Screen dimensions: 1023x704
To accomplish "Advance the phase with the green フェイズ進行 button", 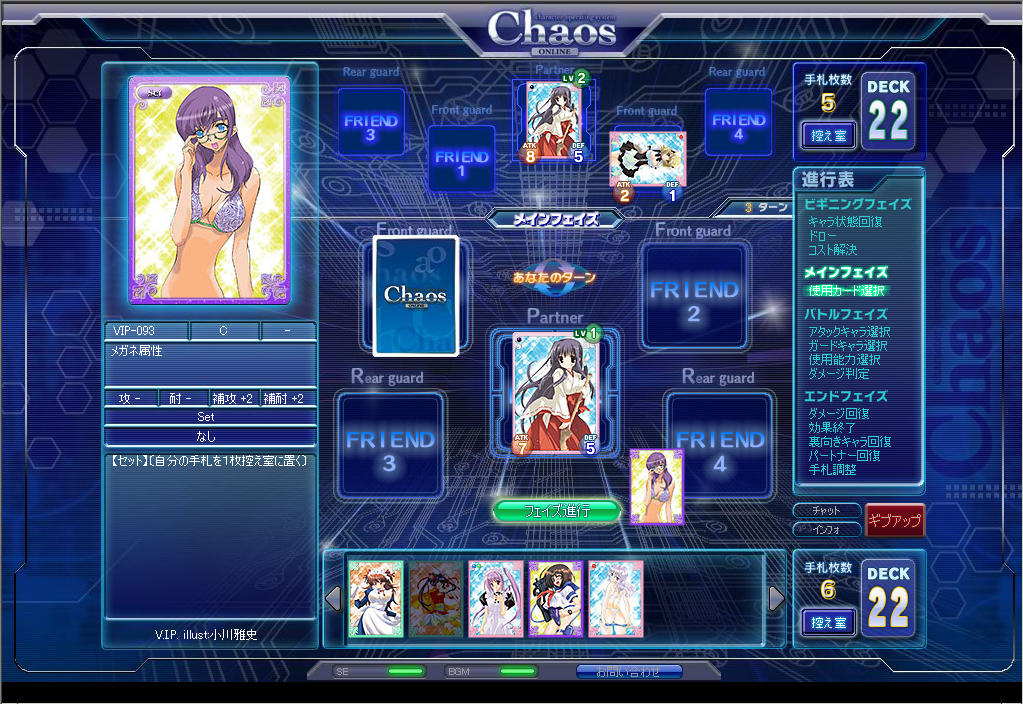I will click(557, 511).
